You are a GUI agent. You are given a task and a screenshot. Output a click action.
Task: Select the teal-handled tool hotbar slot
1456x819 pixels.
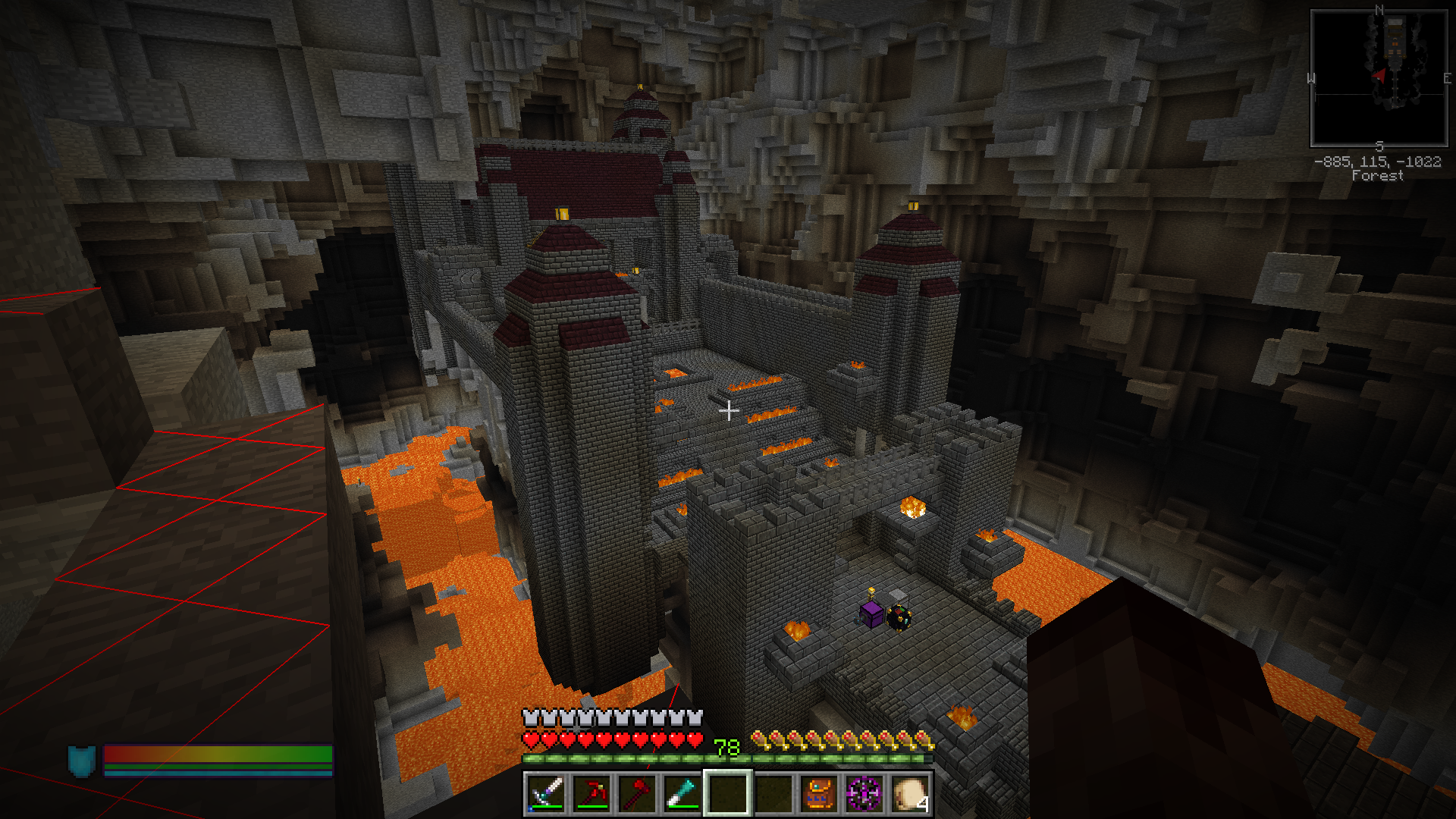click(x=682, y=793)
